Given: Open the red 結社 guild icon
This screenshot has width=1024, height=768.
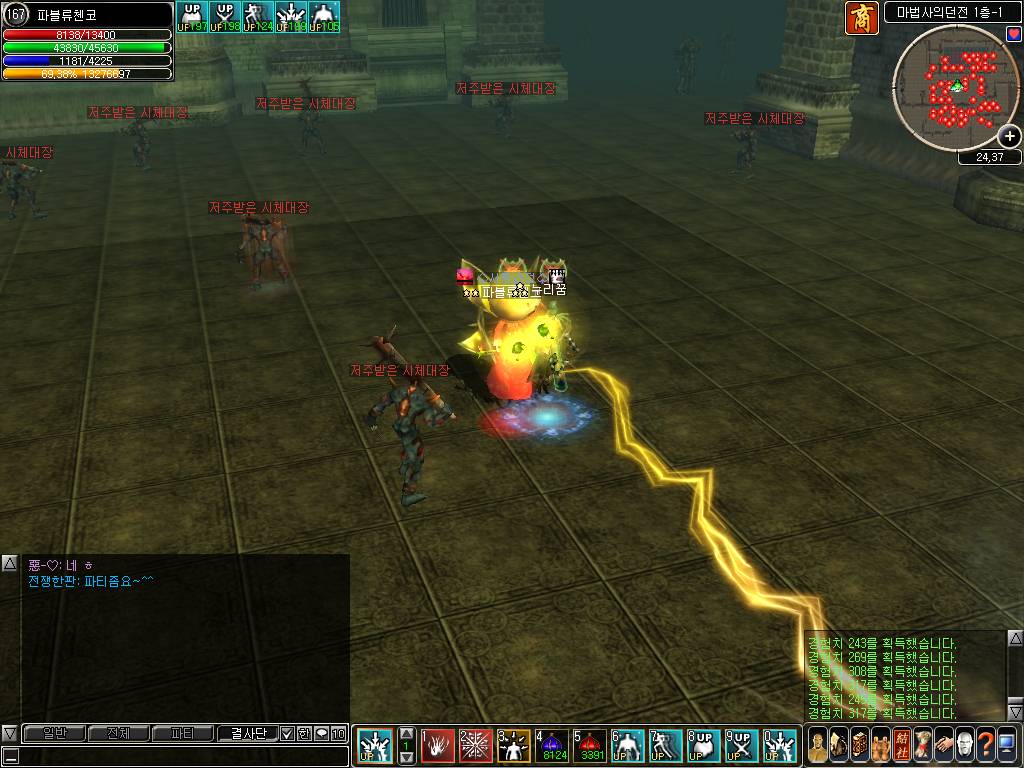Looking at the screenshot, I should click(901, 745).
